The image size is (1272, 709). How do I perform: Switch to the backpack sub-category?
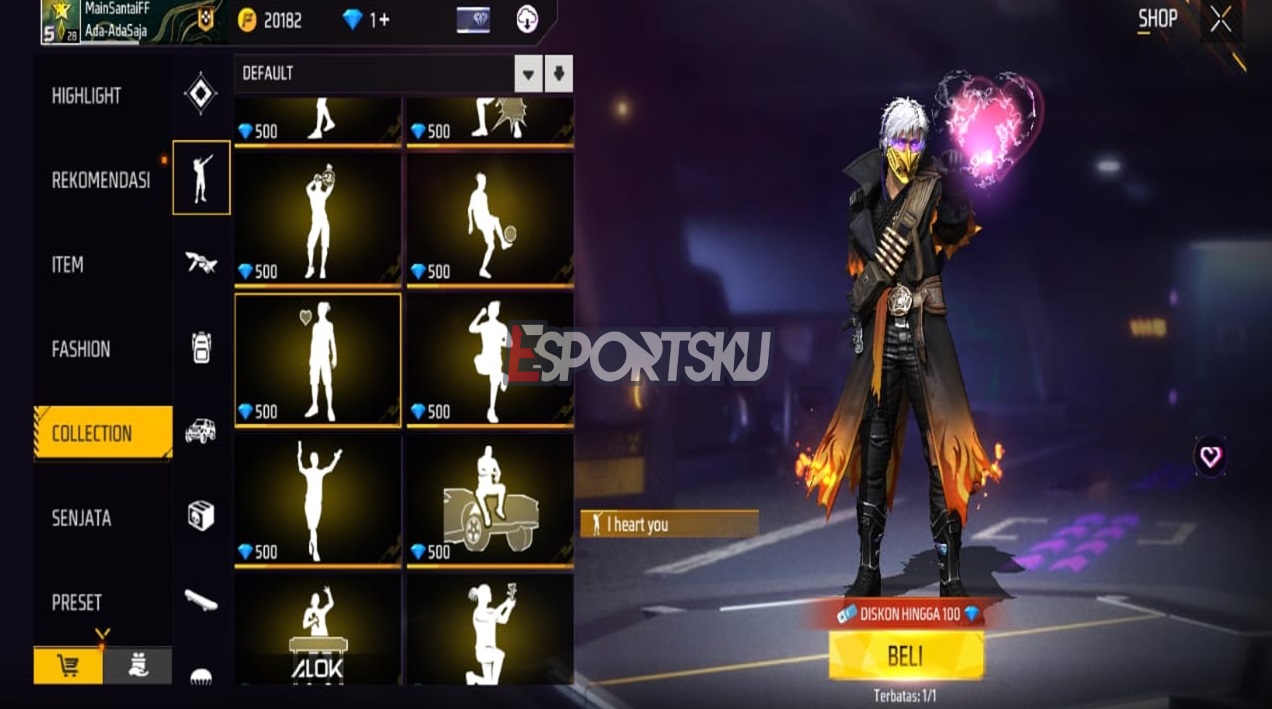point(201,347)
